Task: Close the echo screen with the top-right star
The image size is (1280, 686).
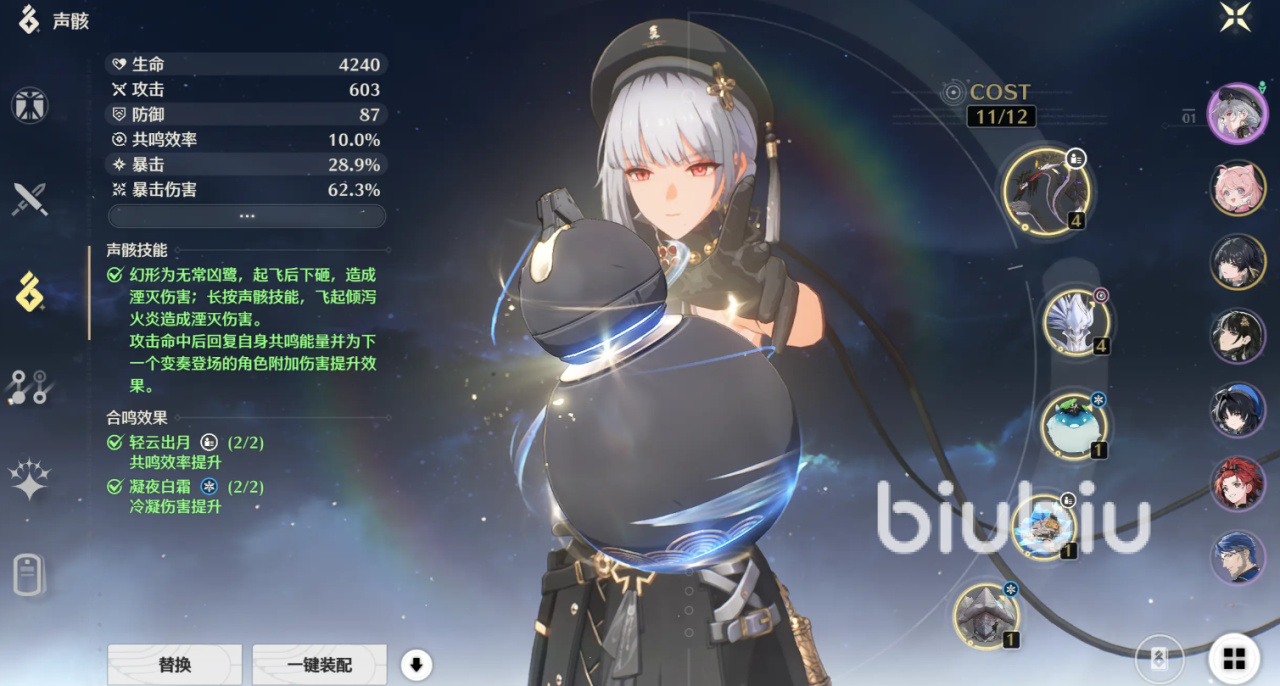Action: (1235, 17)
